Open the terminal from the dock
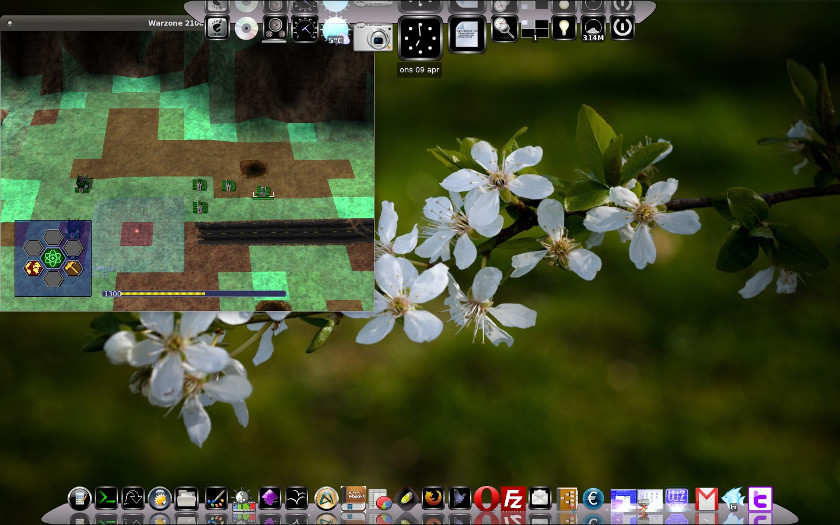Viewport: 840px width, 525px height. point(107,498)
